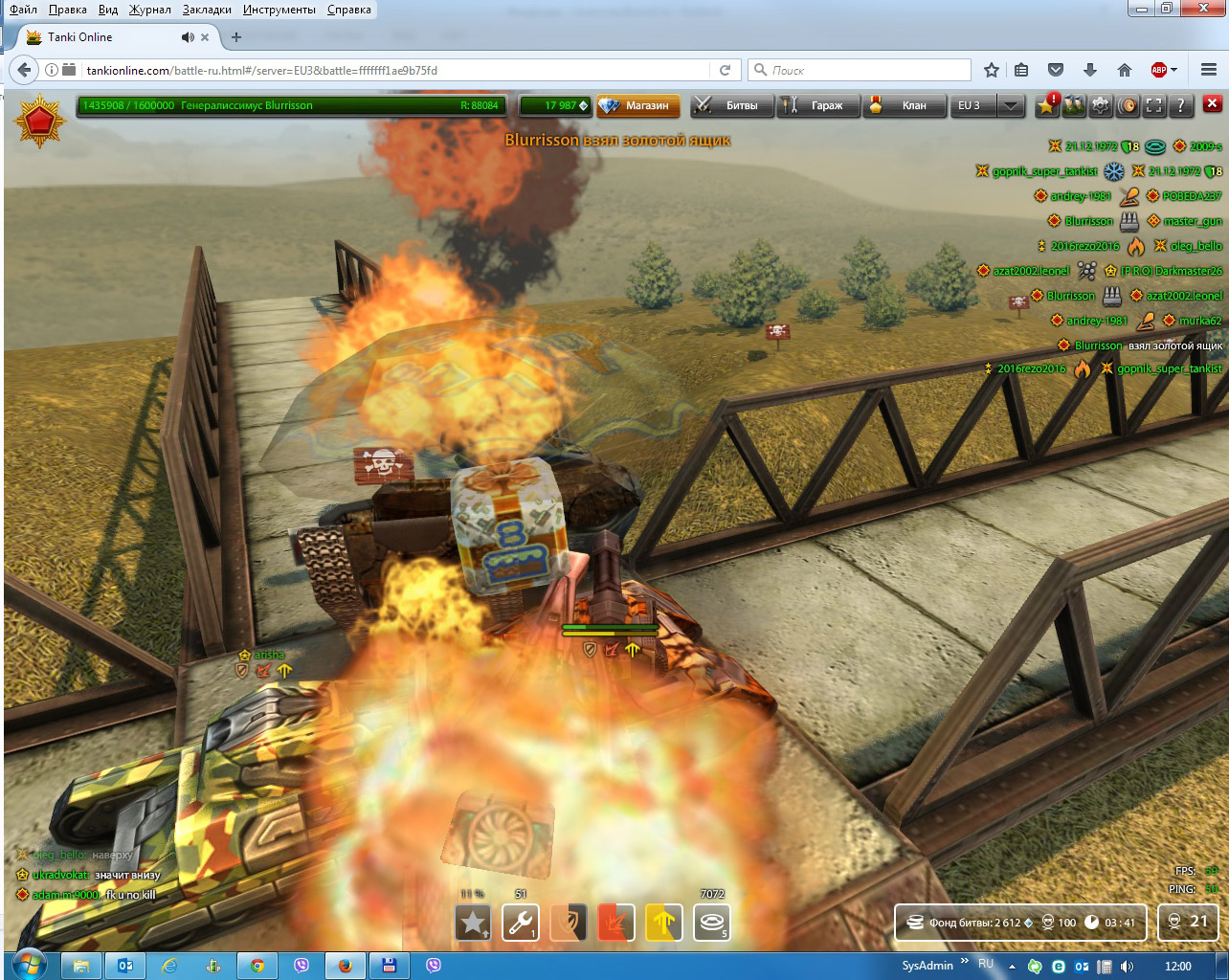Activate the speed boost arrow supply

[x=664, y=923]
